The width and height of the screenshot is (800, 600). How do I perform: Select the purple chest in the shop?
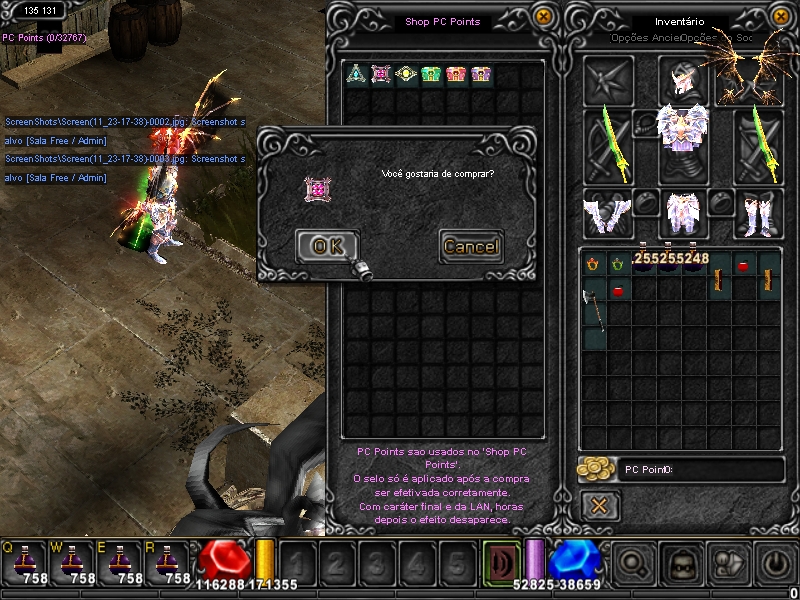pos(480,74)
